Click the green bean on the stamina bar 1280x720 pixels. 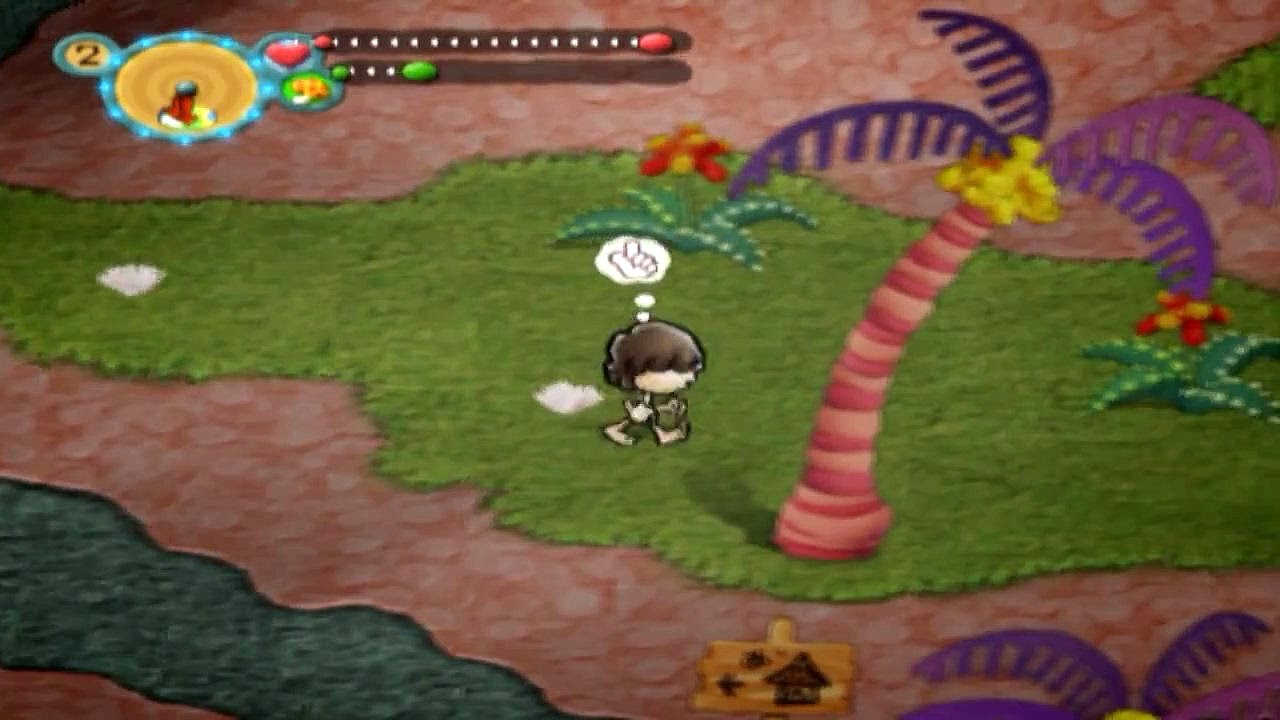pyautogui.click(x=418, y=70)
